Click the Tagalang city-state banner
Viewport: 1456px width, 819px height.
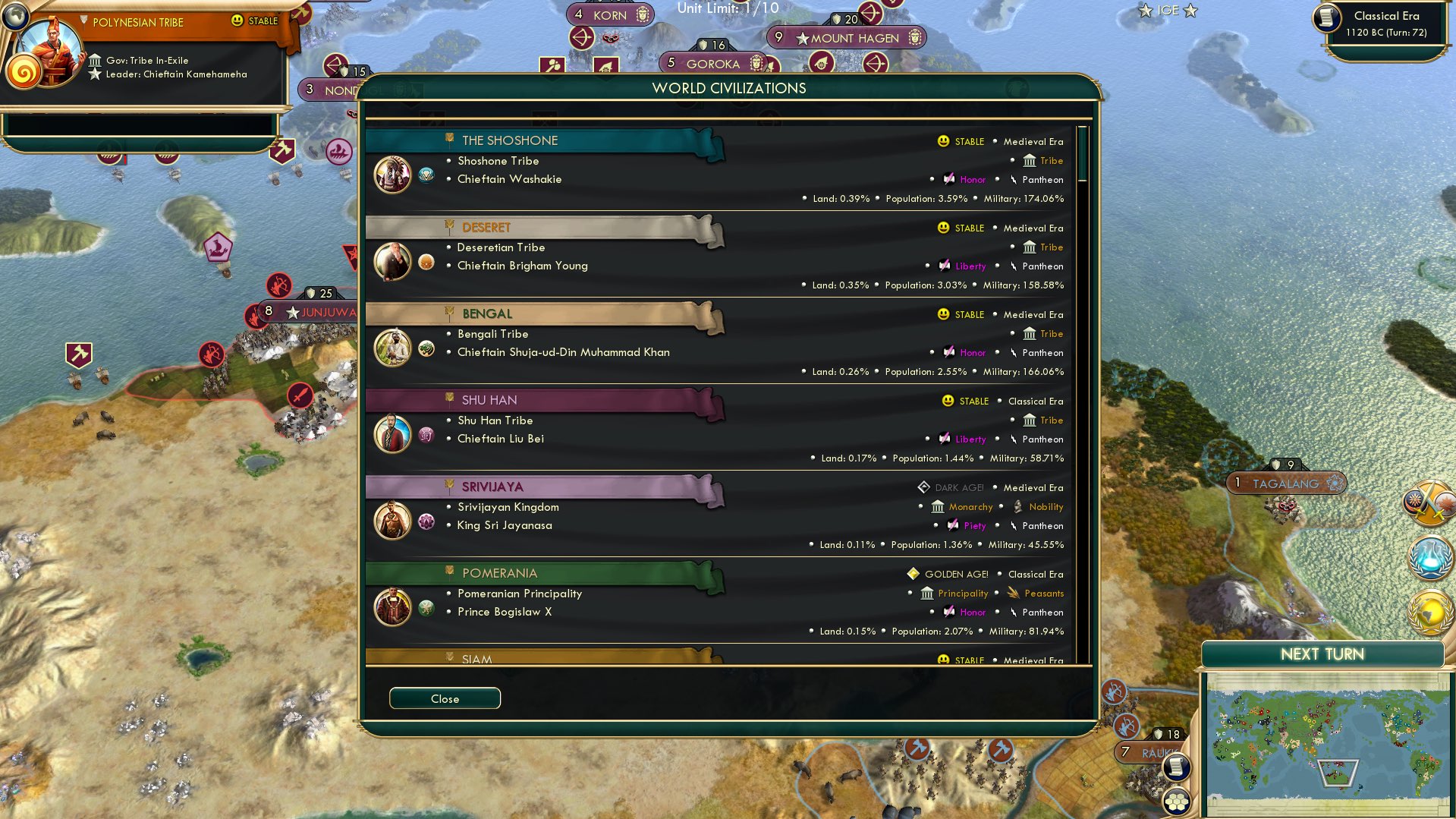[1285, 481]
